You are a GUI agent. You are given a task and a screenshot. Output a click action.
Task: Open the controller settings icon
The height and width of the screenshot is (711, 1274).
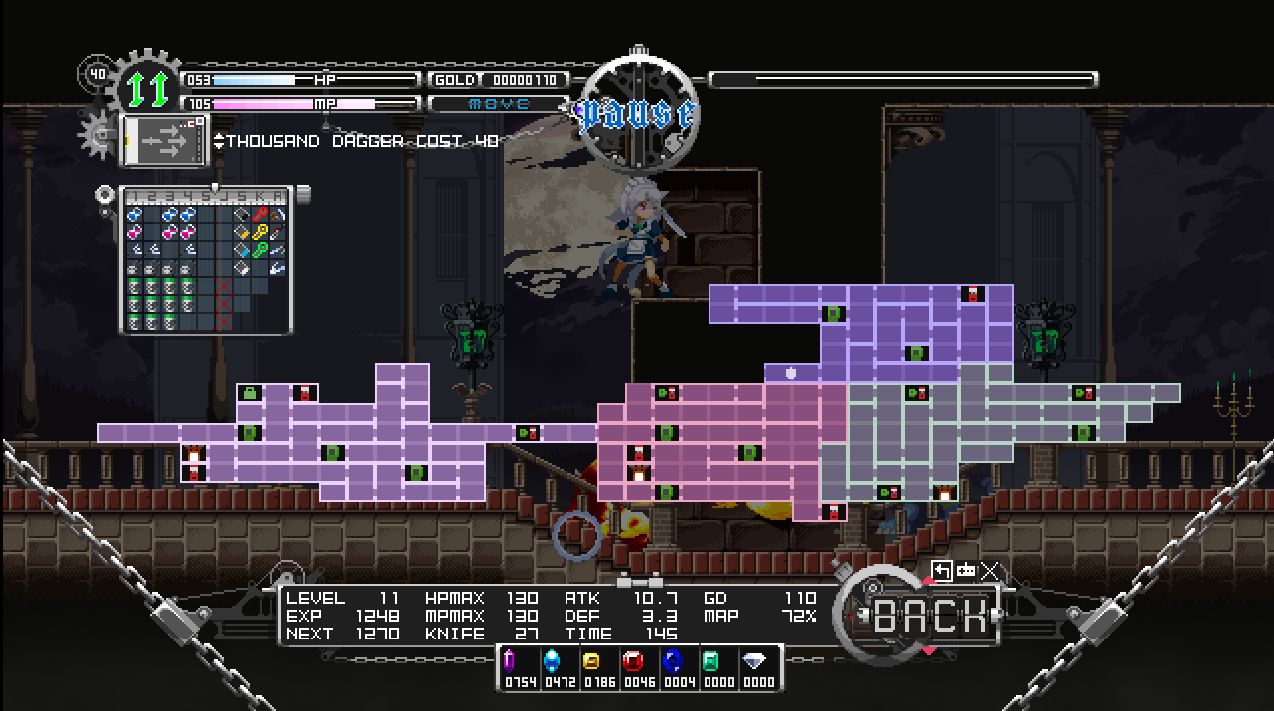tap(966, 570)
